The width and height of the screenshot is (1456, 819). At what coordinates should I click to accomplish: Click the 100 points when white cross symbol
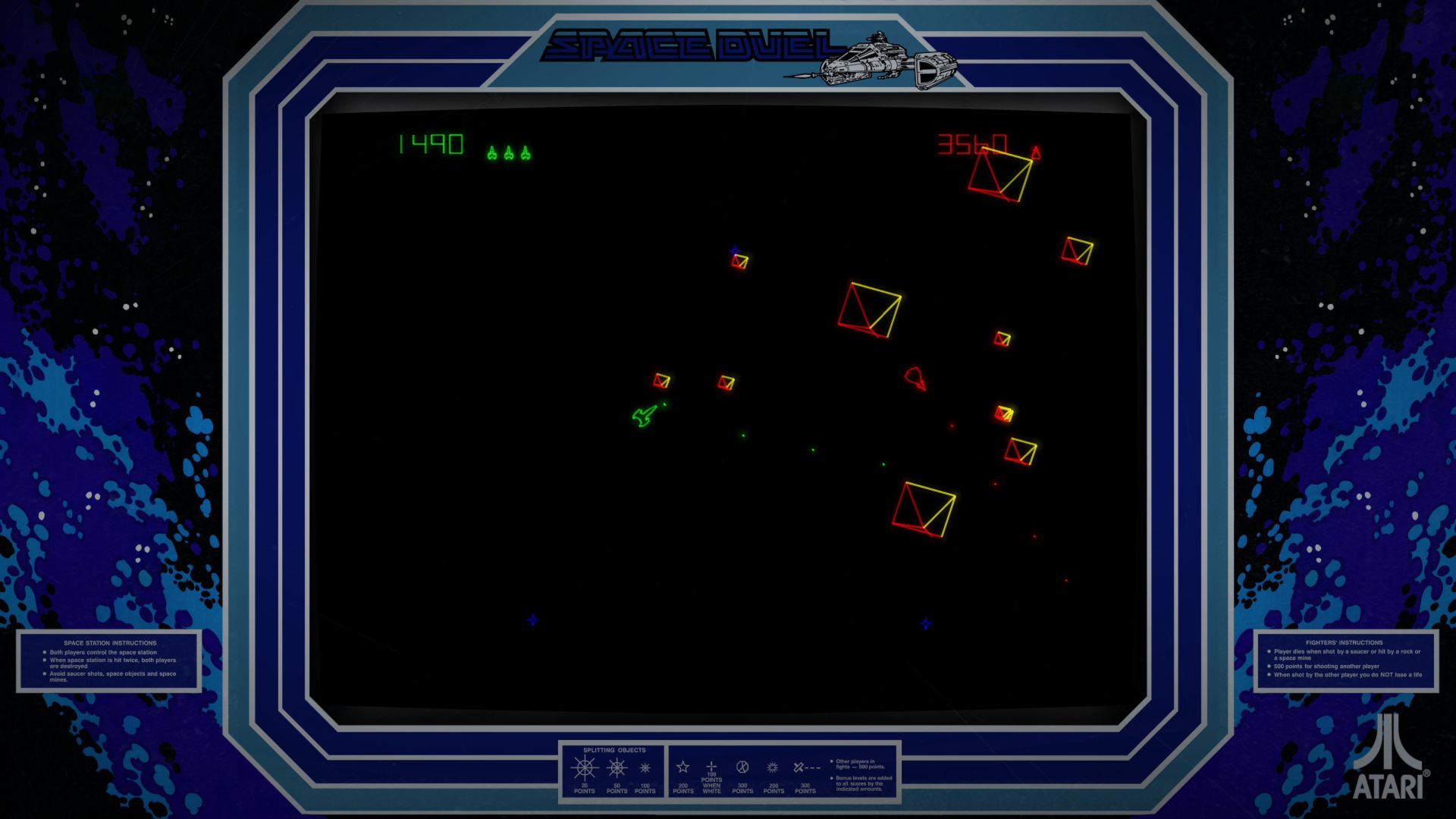point(711,766)
